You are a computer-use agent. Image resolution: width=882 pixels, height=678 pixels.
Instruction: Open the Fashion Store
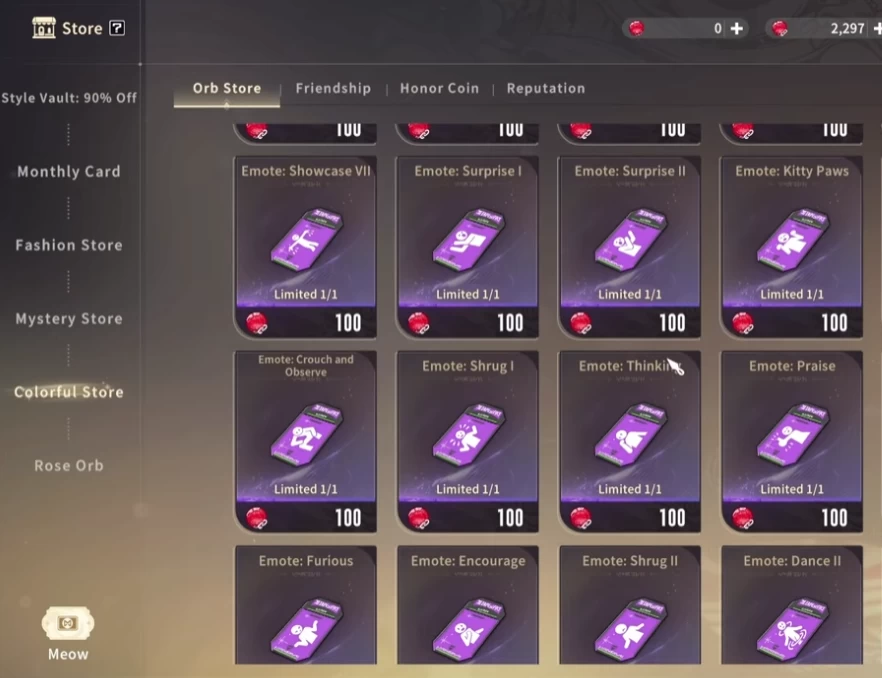coord(69,245)
